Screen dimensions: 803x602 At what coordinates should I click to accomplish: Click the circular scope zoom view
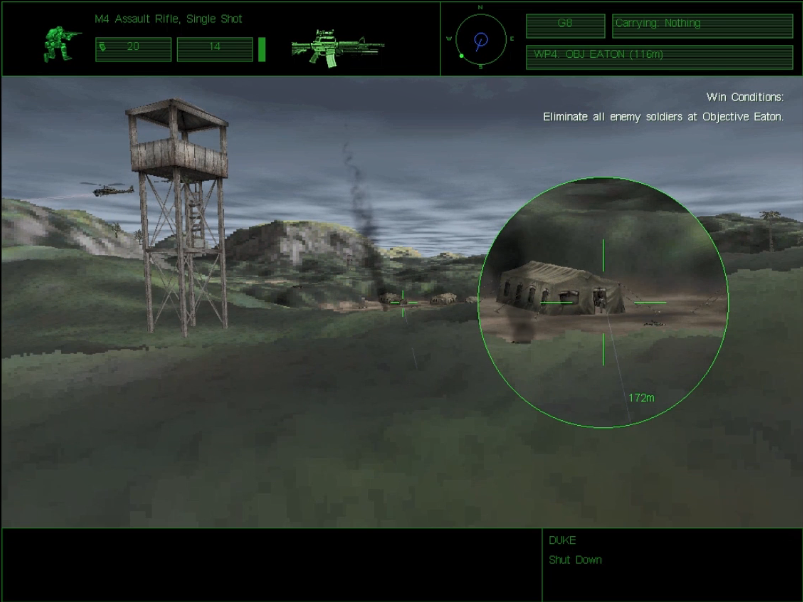click(x=603, y=302)
